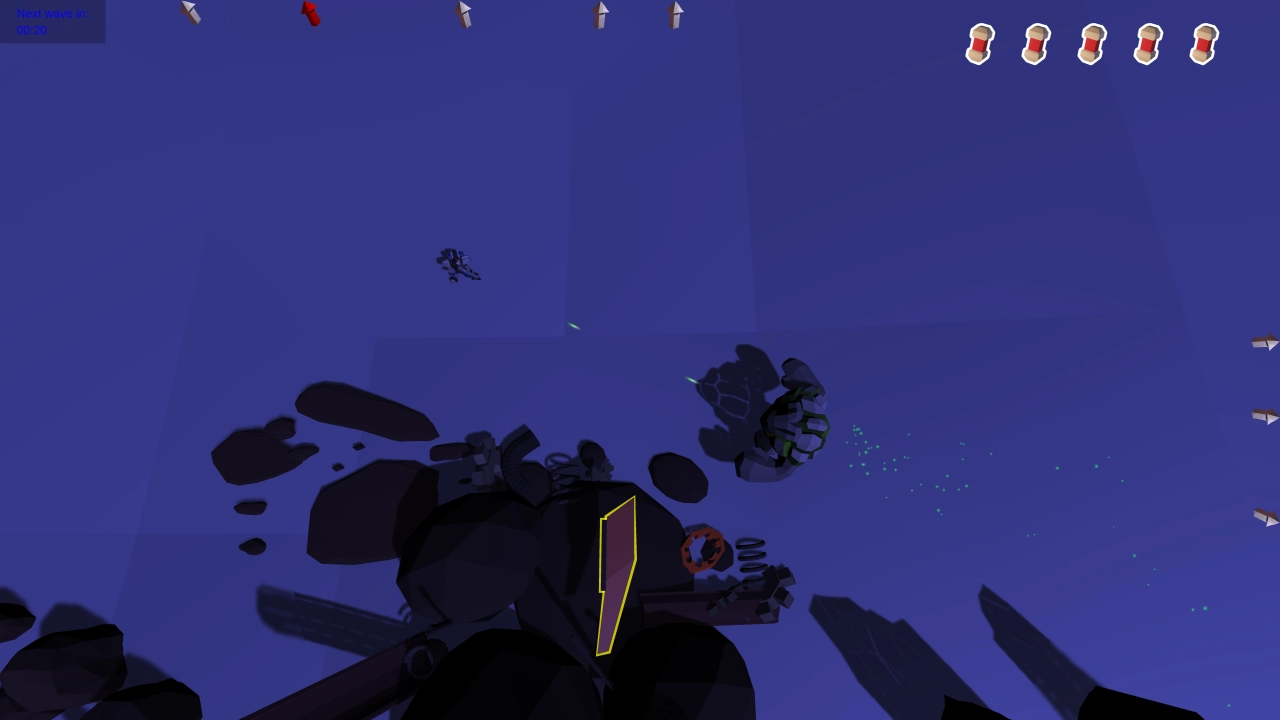The image size is (1280, 720).
Task: Click the last bandage icon on the right
Action: [1202, 44]
